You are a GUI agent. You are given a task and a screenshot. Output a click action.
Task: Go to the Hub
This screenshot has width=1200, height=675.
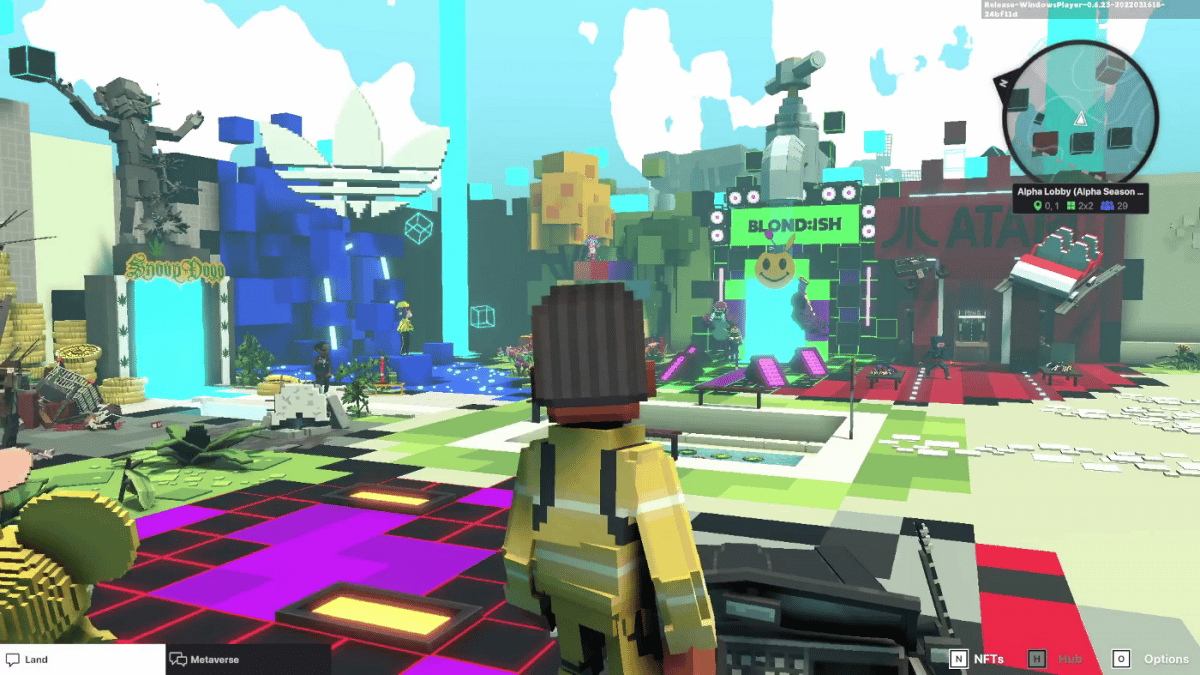point(1057,659)
